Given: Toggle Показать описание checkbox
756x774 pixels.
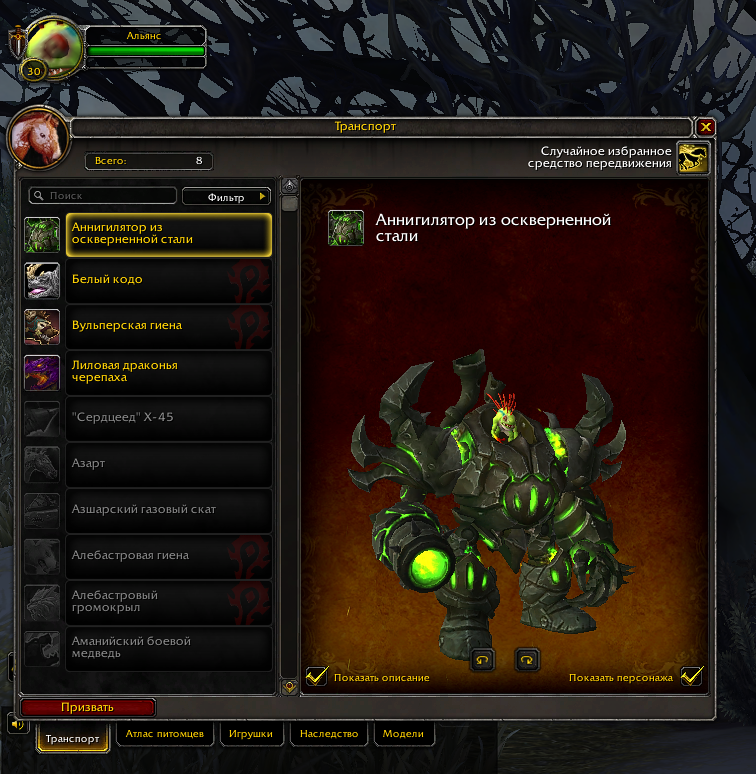Looking at the screenshot, I should pyautogui.click(x=317, y=677).
